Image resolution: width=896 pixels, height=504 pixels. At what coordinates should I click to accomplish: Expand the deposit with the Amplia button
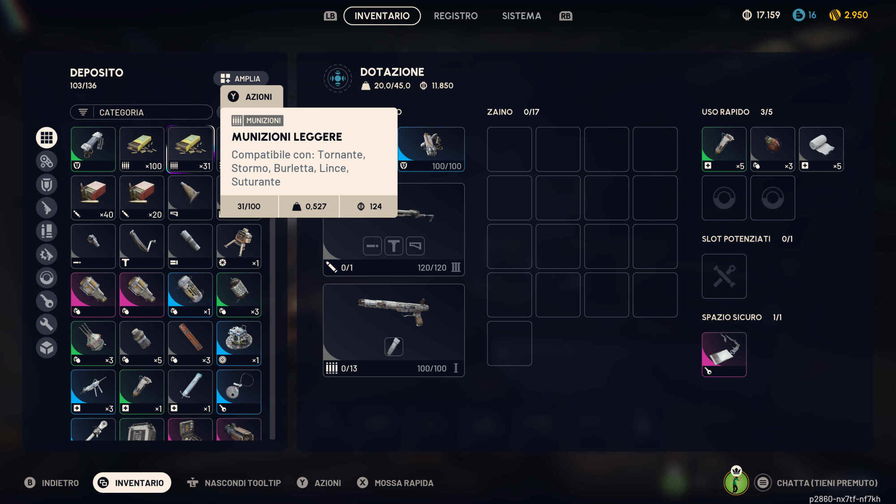[240, 78]
